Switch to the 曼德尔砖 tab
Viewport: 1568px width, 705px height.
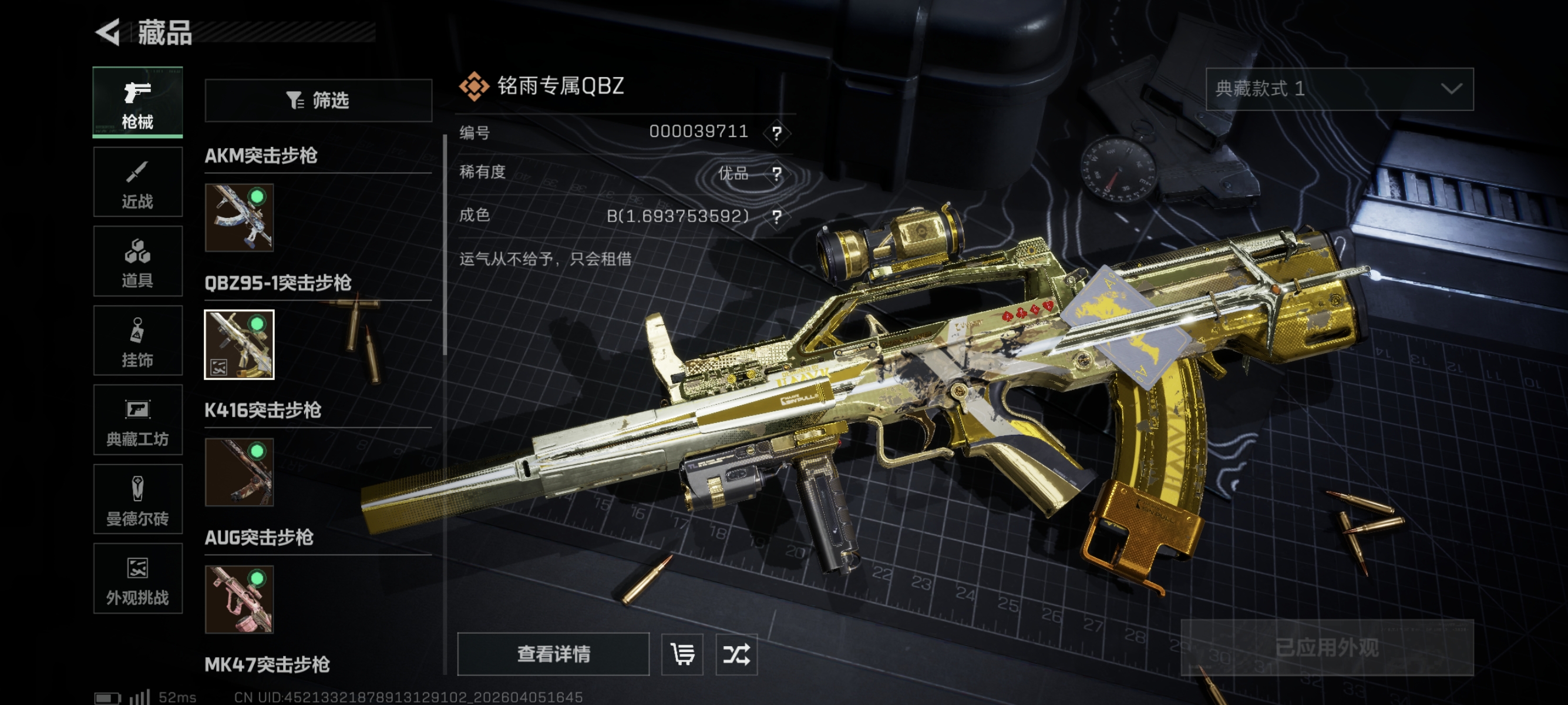point(137,499)
